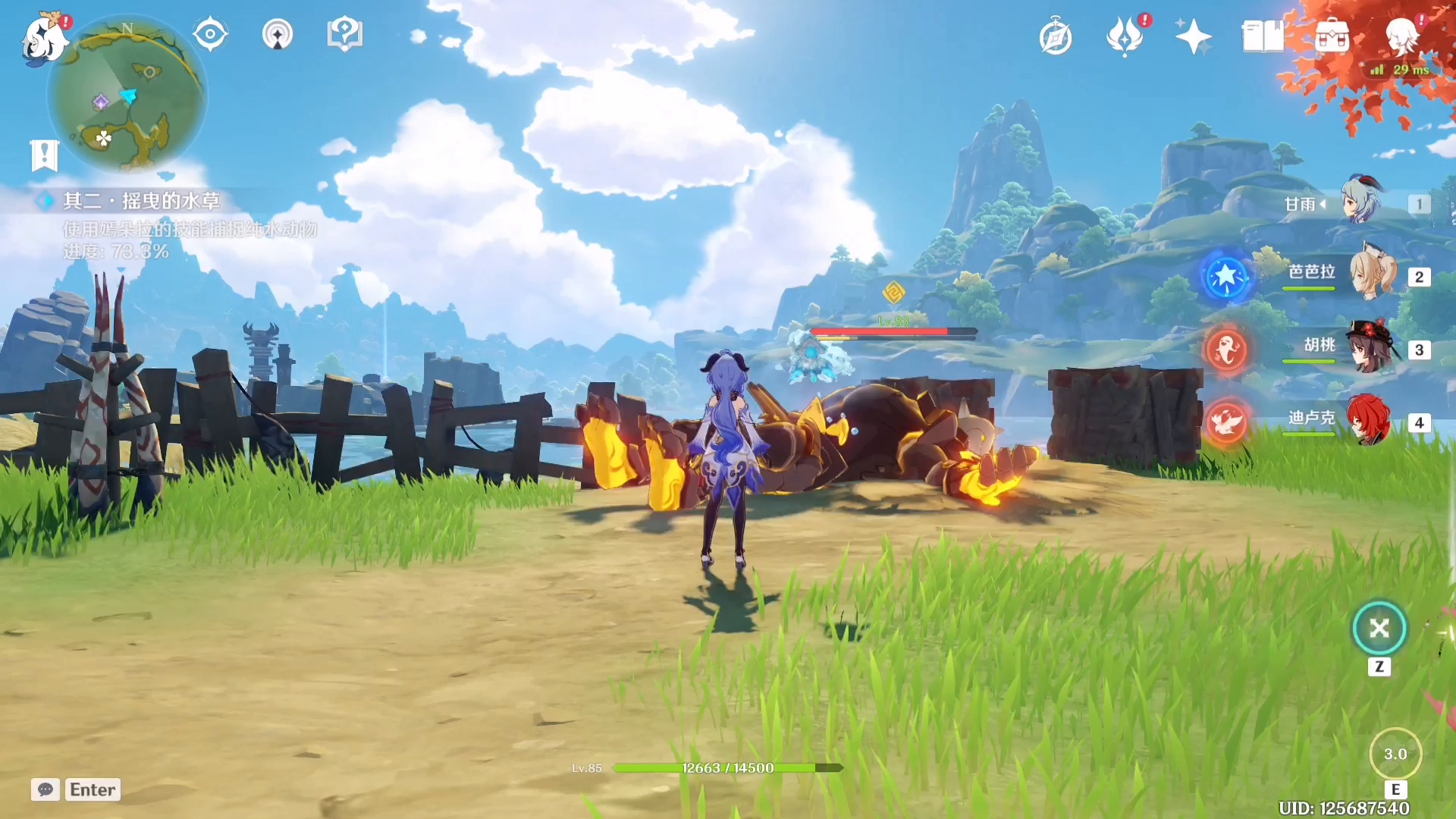
Task: Switch to party member 芭芭拉
Action: [1371, 275]
